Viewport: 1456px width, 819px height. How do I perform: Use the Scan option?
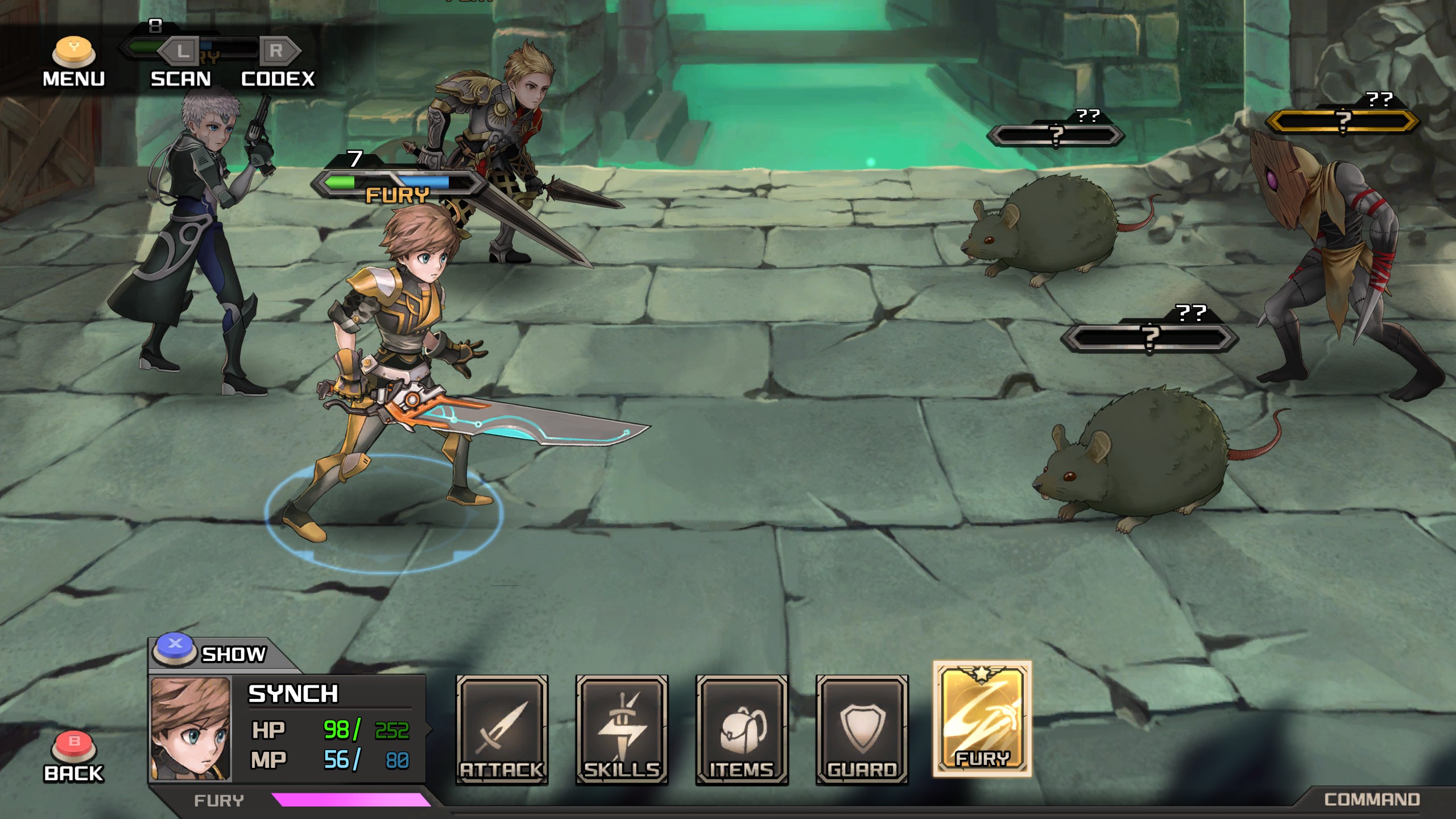tap(180, 63)
